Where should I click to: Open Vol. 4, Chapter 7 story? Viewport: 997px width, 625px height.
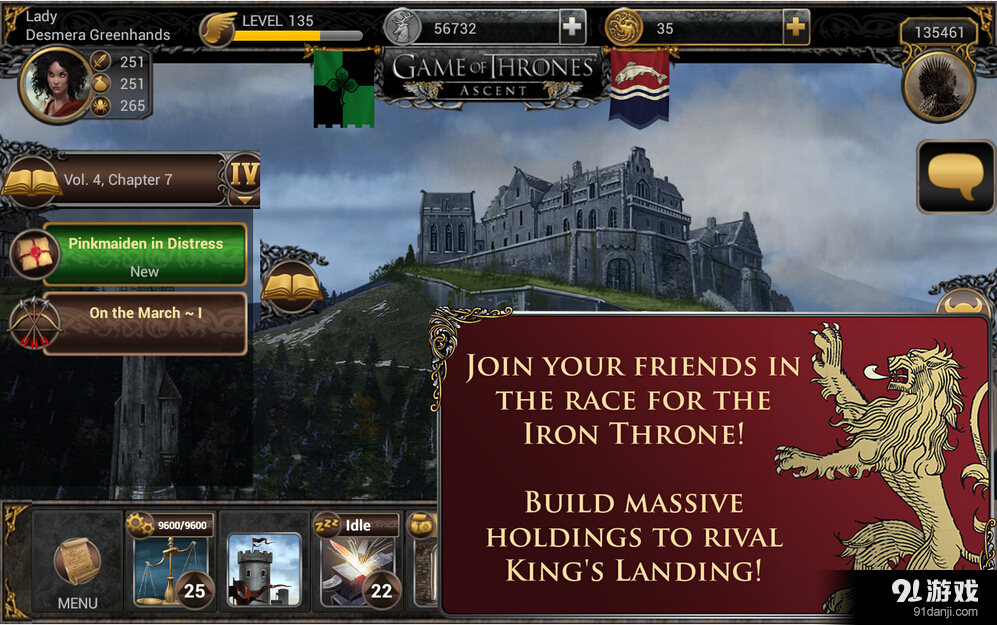coord(130,180)
